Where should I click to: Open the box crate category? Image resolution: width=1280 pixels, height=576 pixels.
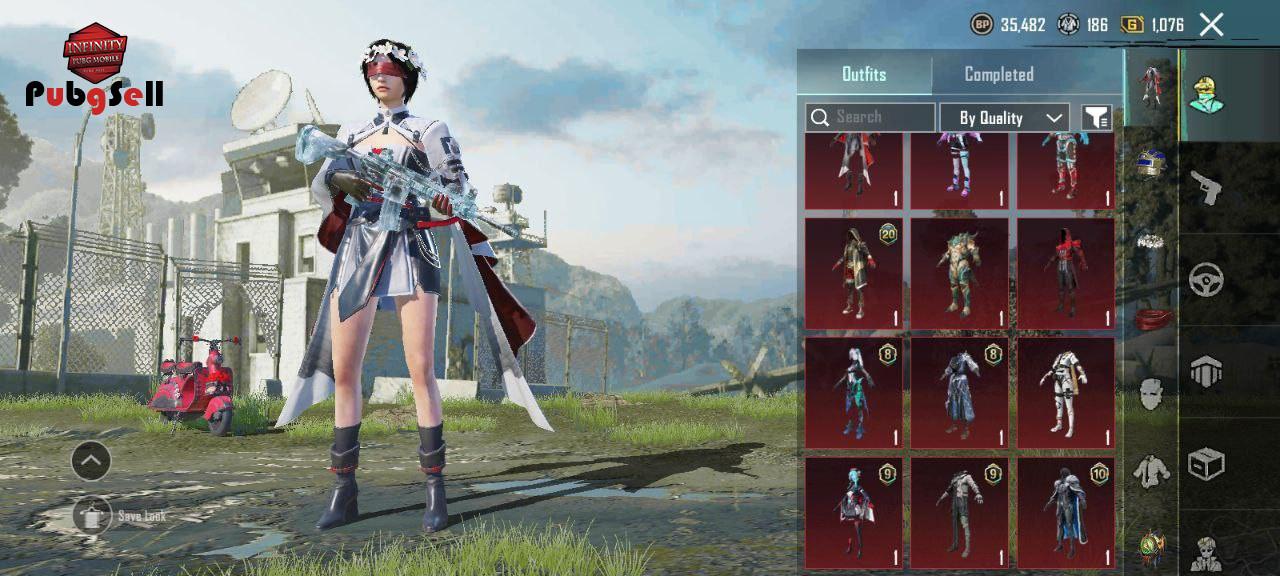(1206, 463)
